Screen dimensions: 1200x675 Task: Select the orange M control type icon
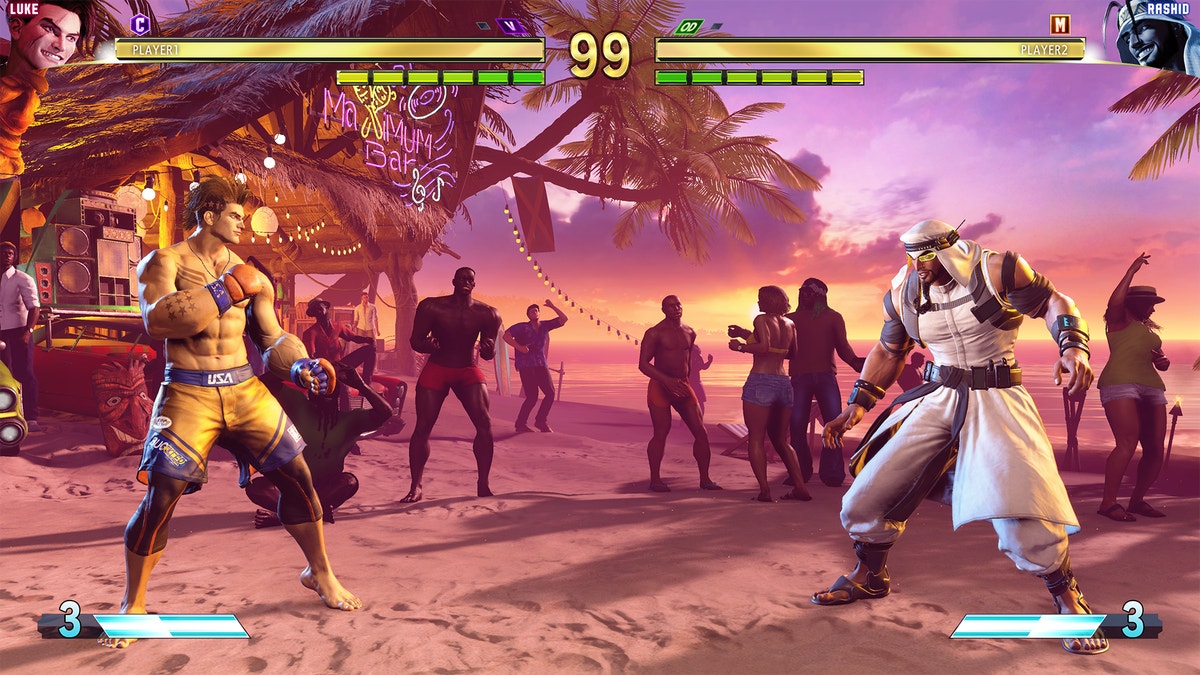[1060, 24]
